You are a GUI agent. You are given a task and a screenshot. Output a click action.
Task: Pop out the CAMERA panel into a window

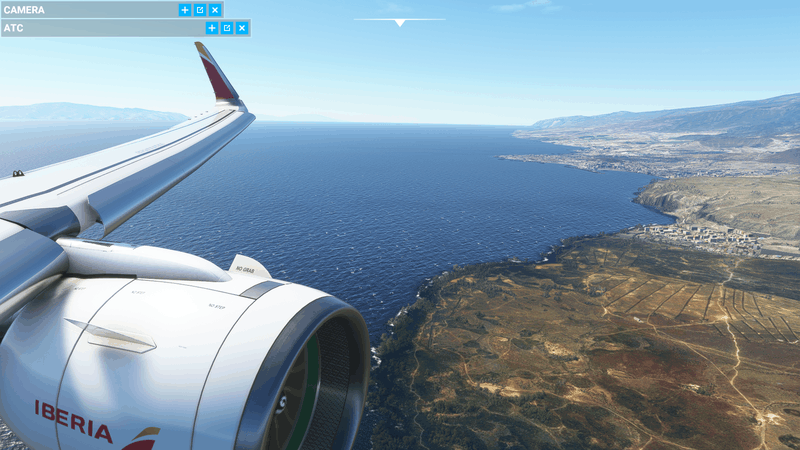[x=200, y=10]
